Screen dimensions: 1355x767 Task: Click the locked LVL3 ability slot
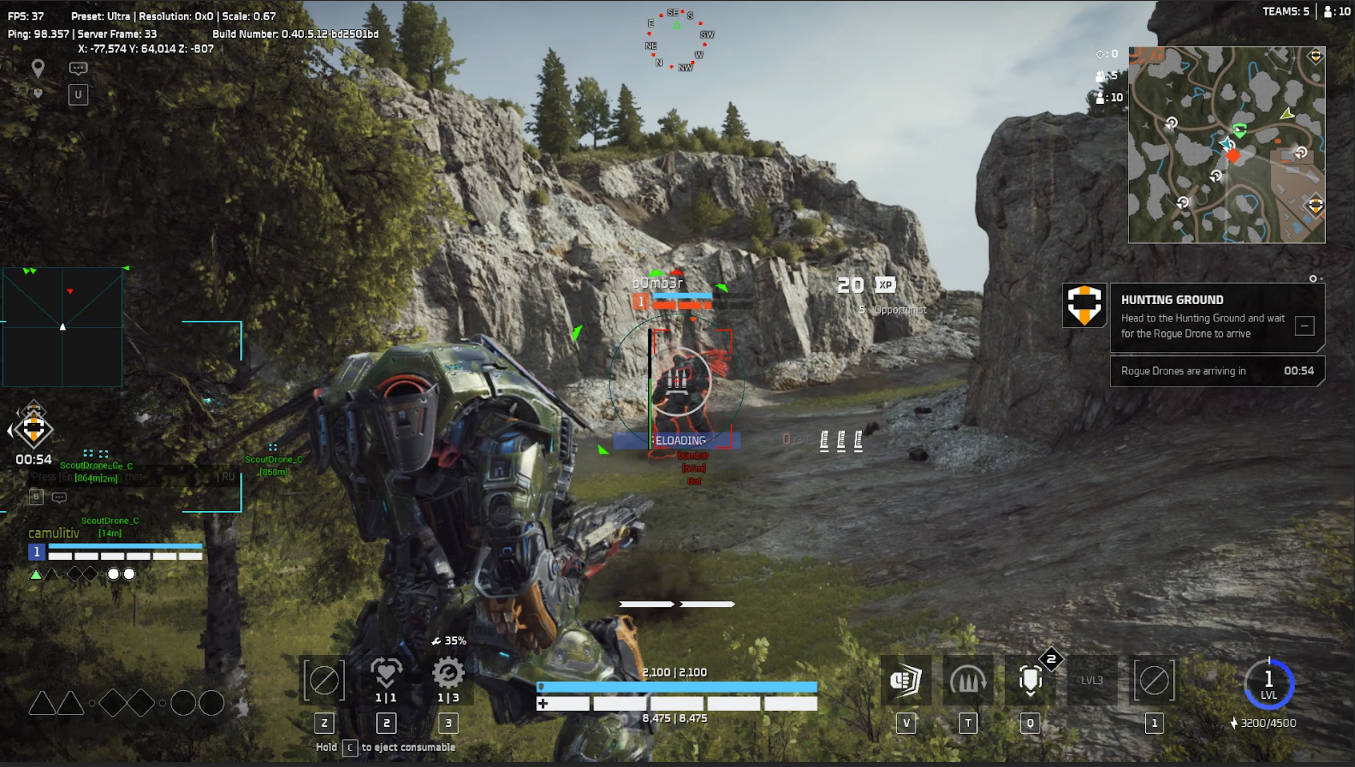pos(1091,681)
